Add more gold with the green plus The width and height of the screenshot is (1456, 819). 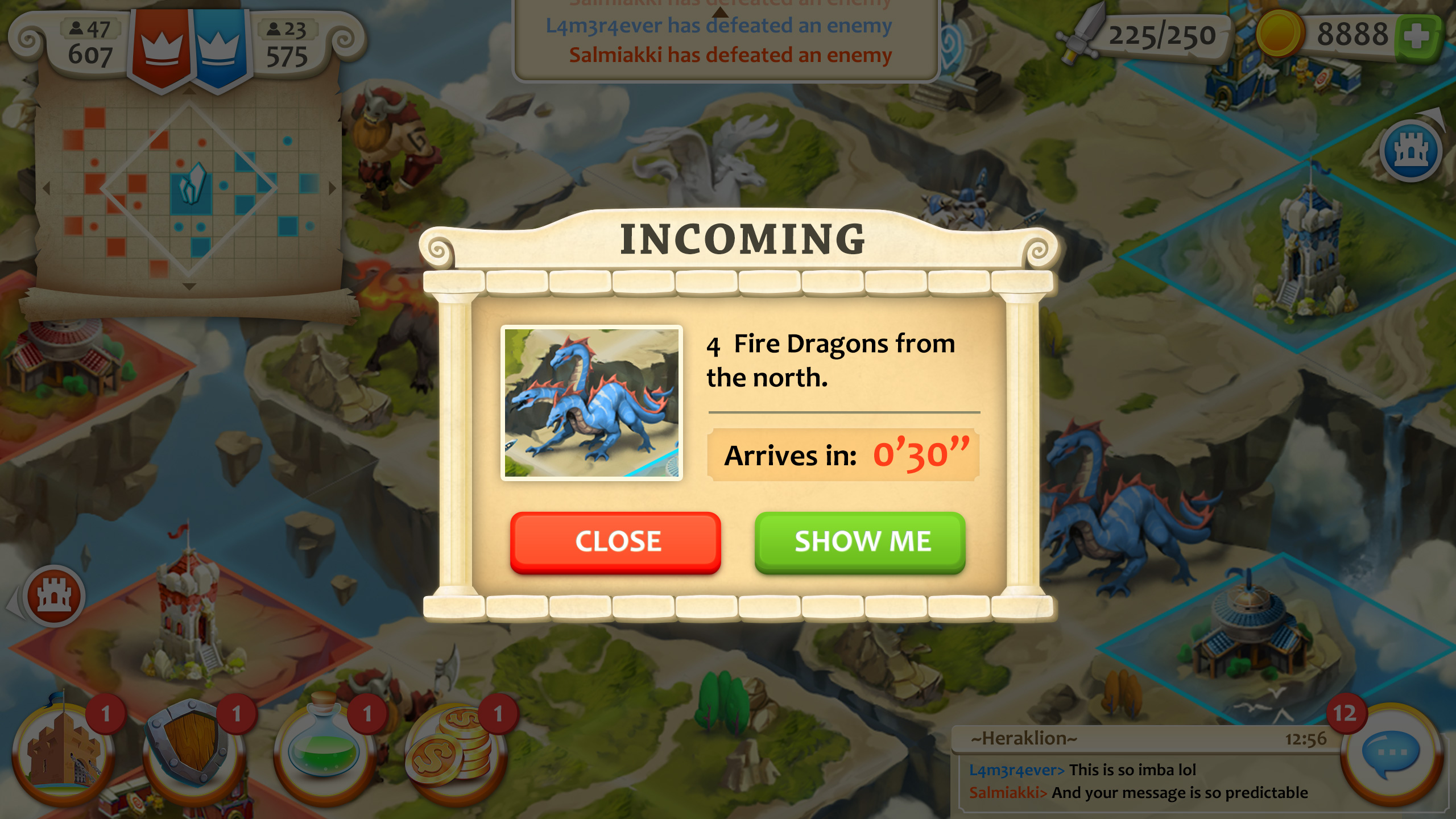[1416, 36]
